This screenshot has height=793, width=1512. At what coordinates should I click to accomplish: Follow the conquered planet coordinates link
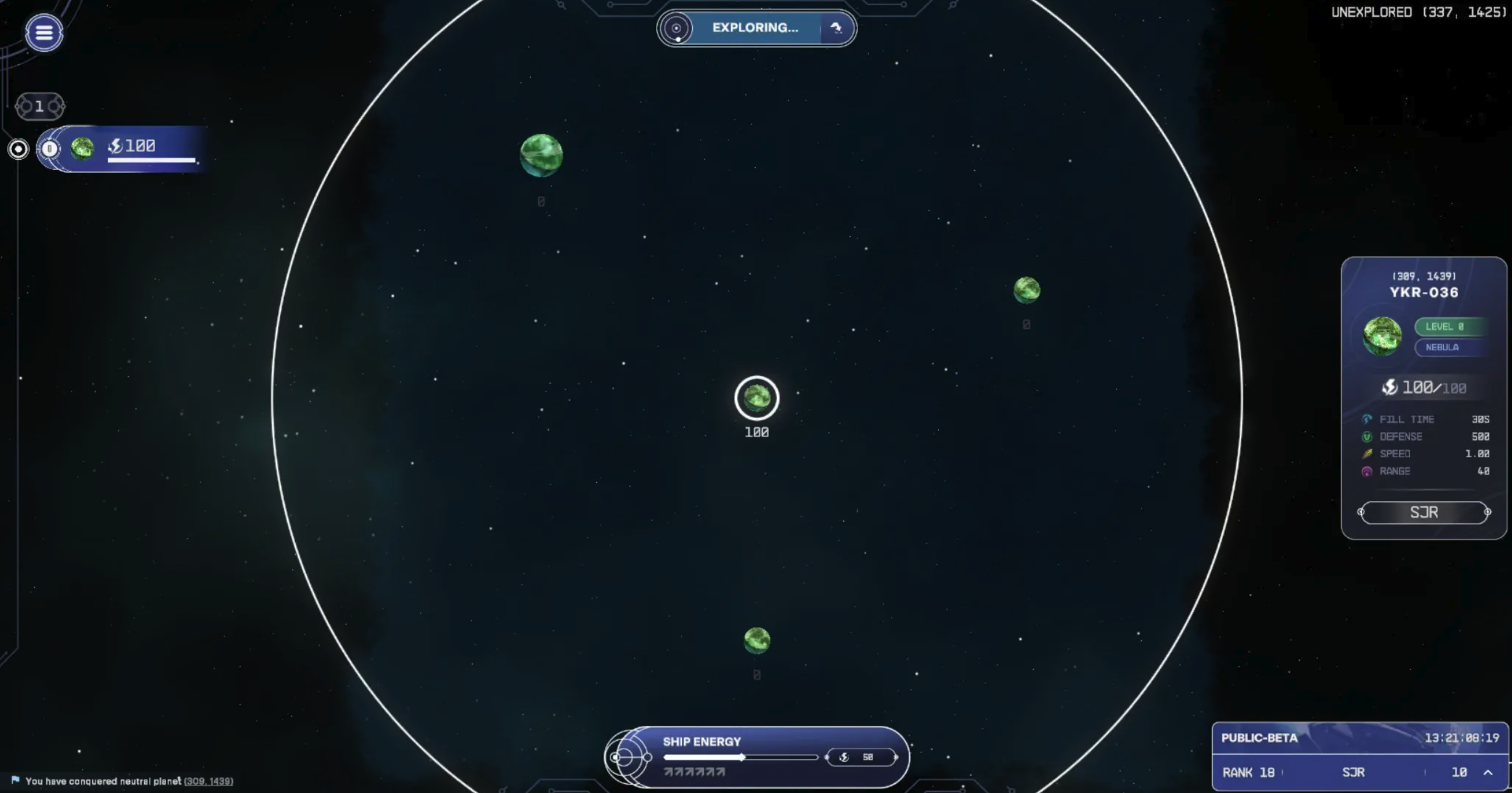(208, 781)
